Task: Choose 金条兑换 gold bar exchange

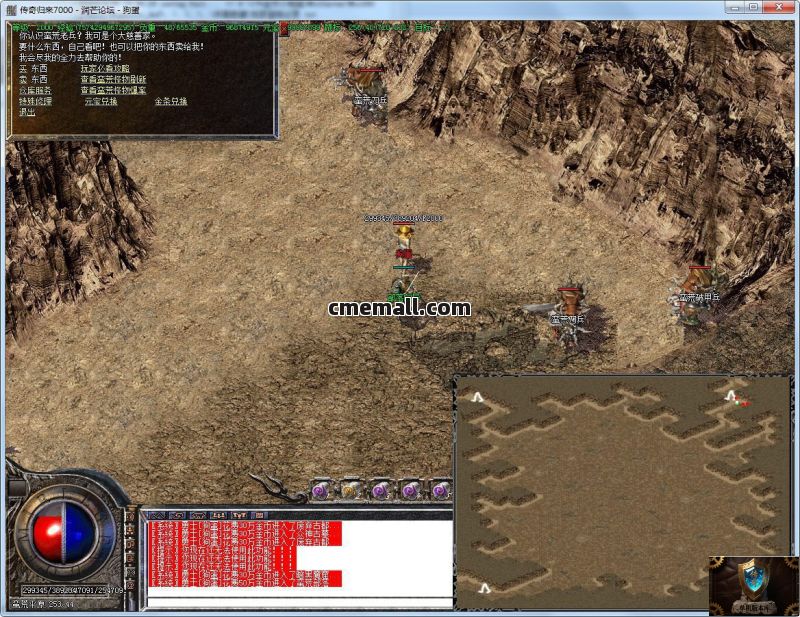Action: [171, 101]
